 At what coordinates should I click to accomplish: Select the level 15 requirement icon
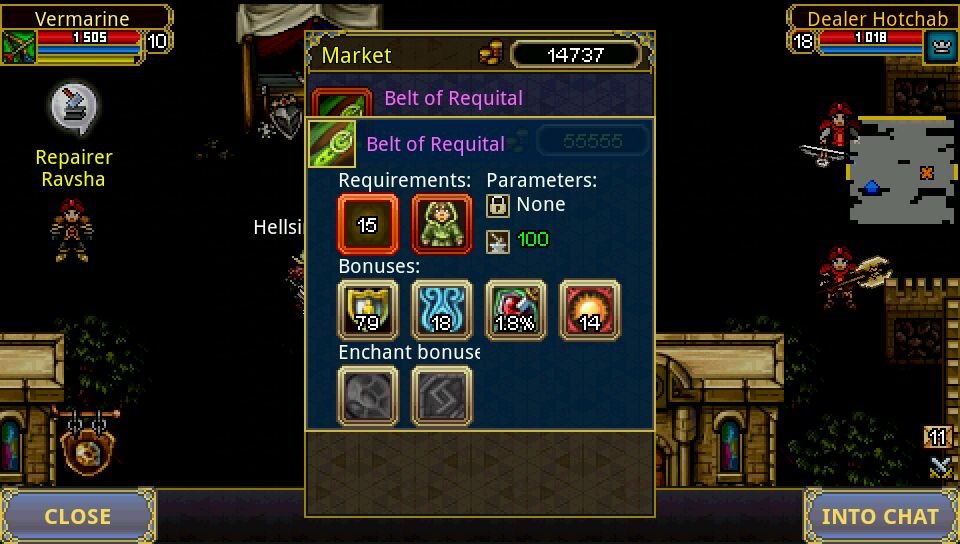pos(368,224)
